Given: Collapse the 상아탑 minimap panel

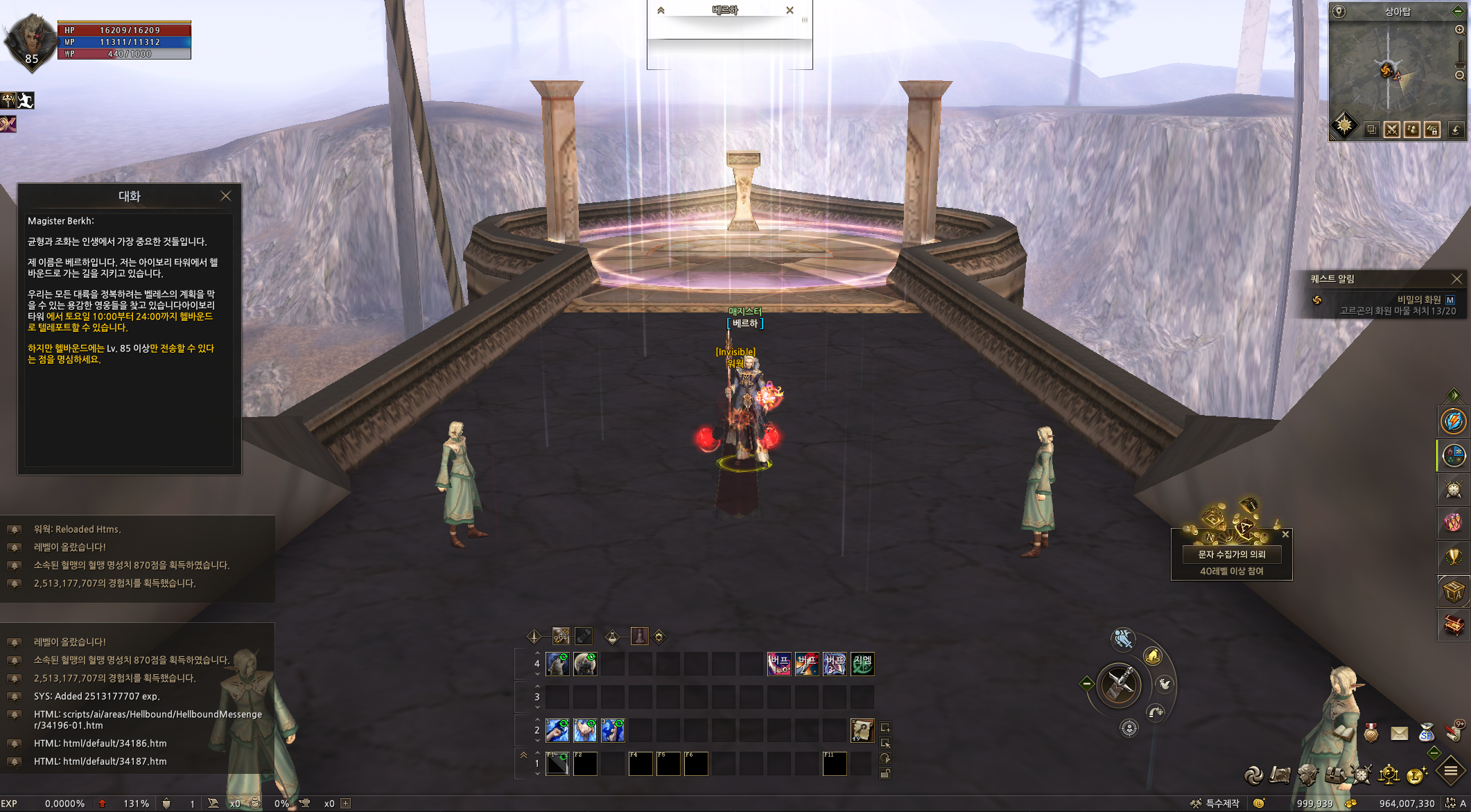Looking at the screenshot, I should 1457,11.
